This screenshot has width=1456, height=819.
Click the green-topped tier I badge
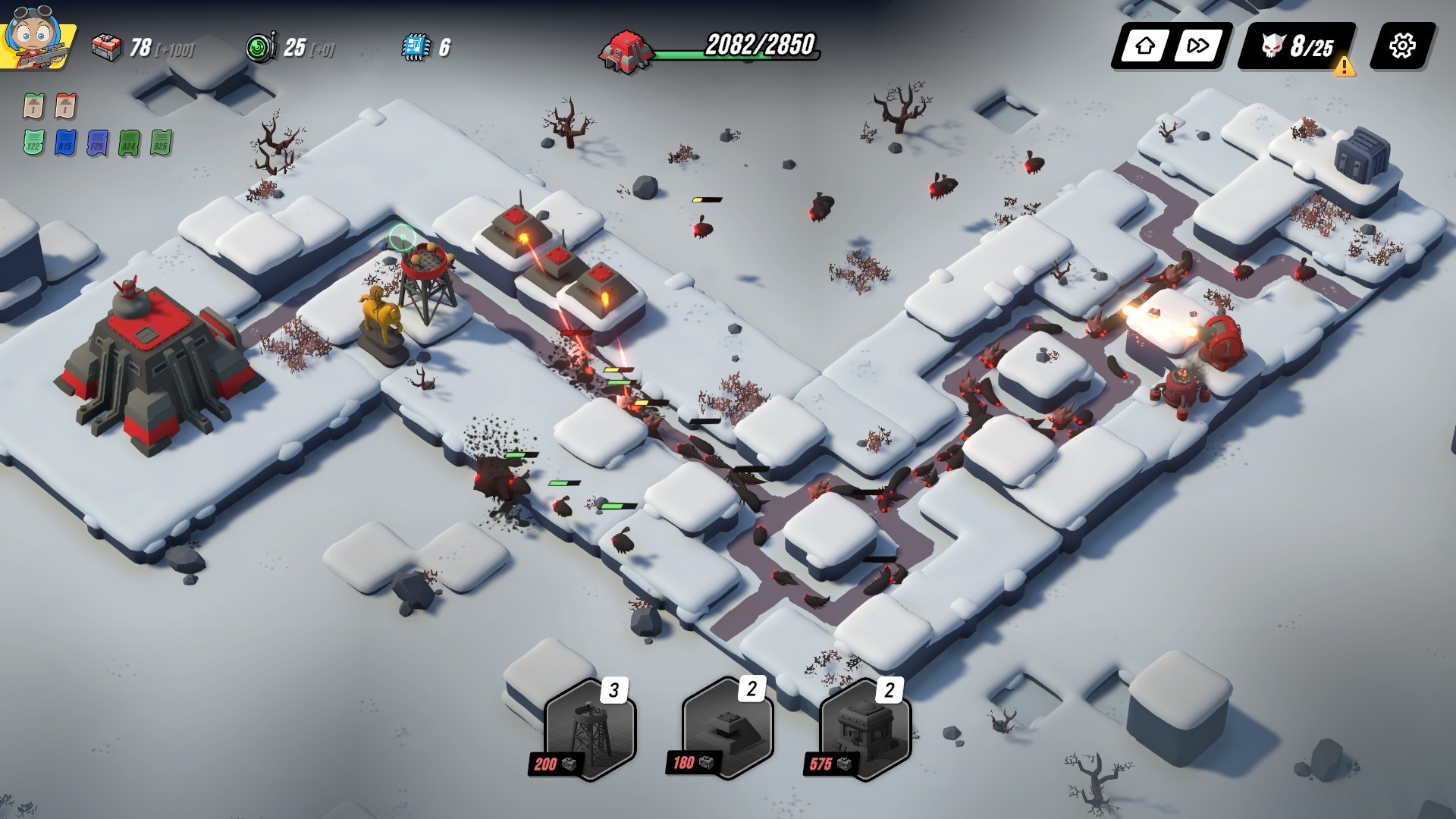[33, 106]
